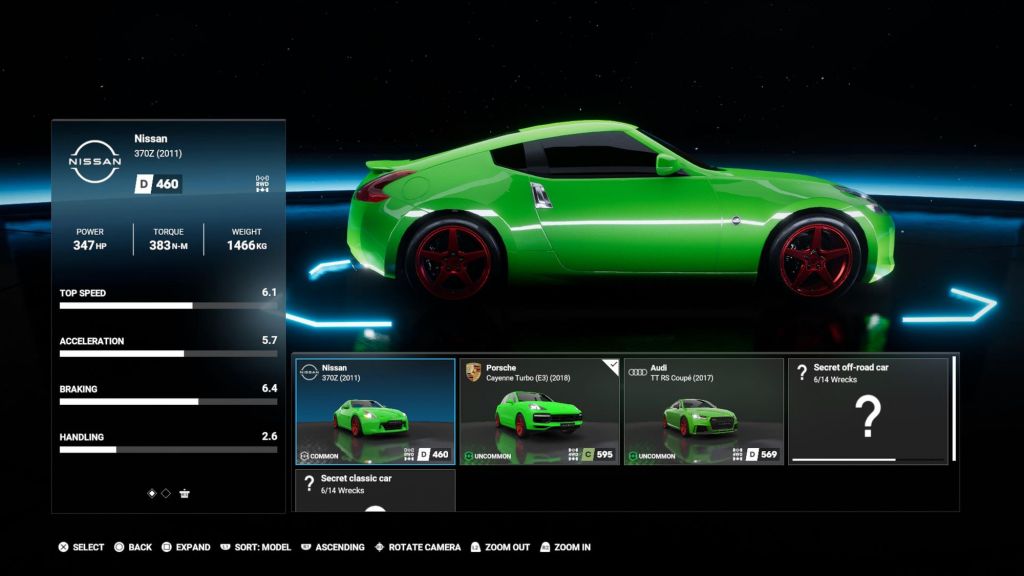Image resolution: width=1024 pixels, height=576 pixels.
Task: Select the Secret classic car tile
Action: tap(375, 490)
